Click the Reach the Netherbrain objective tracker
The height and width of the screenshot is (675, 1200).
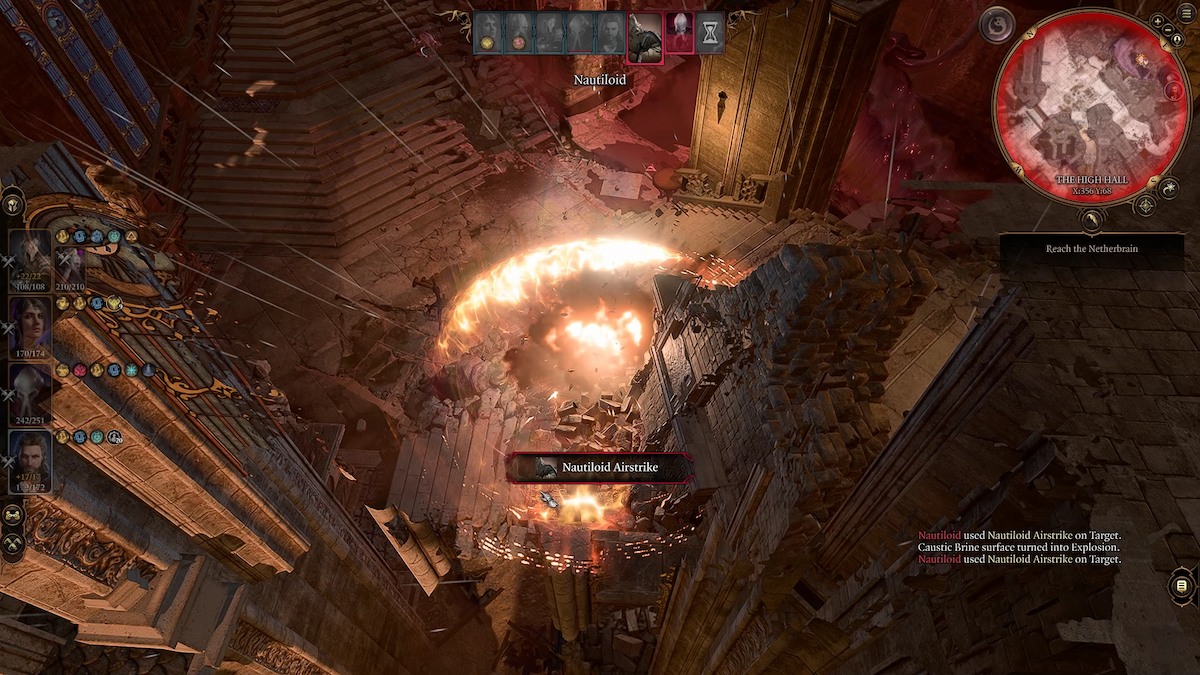coord(1091,248)
